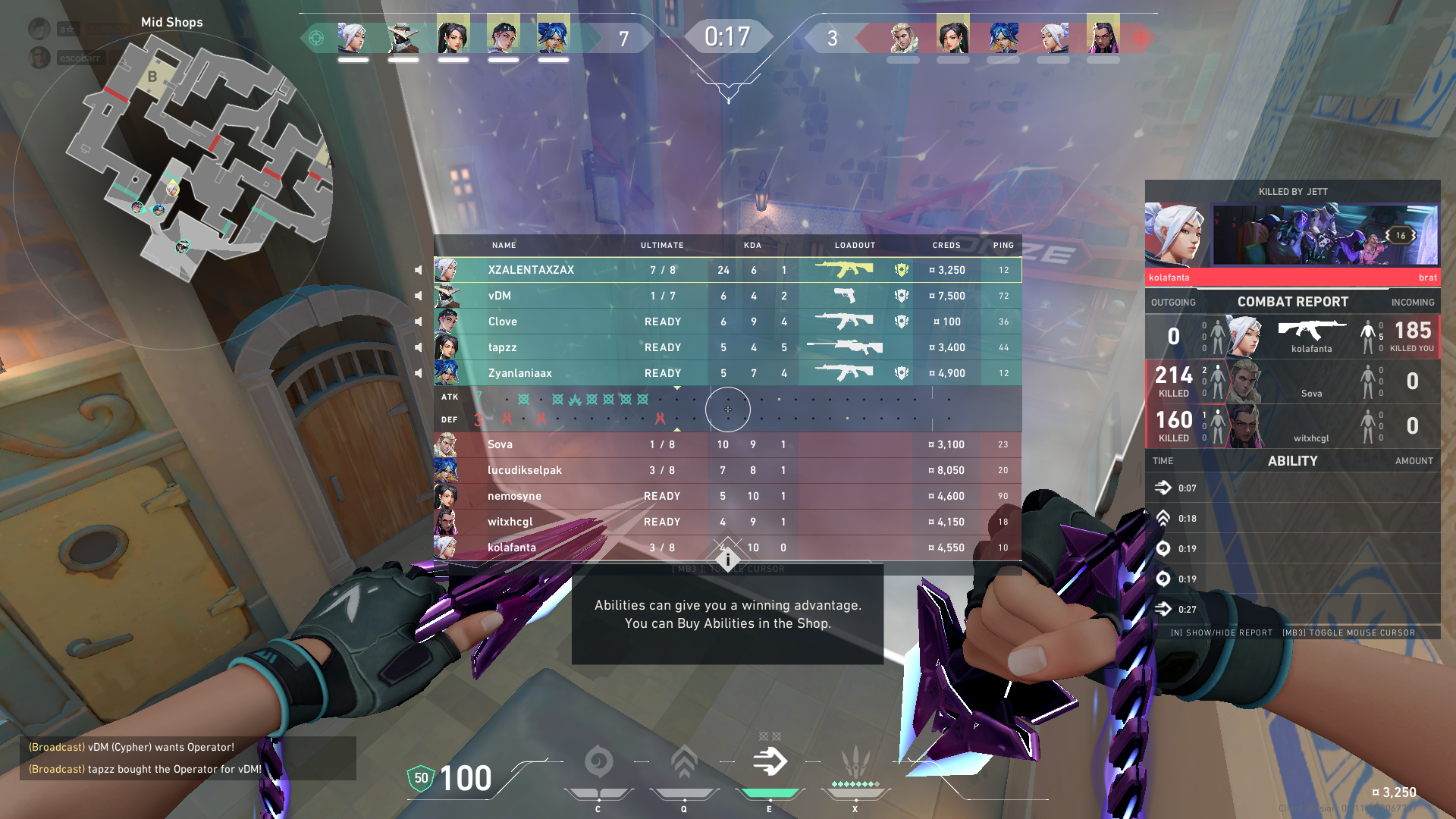Select the Cloudburst smoke ability icon
Image resolution: width=1456 pixels, height=819 pixels.
tap(598, 762)
